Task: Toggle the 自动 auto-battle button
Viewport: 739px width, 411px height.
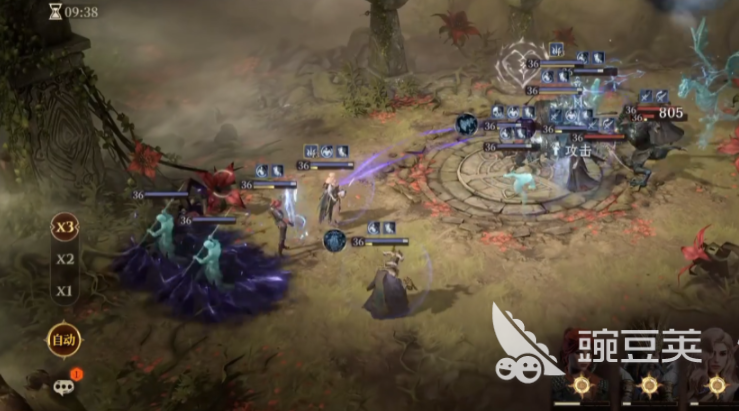Action: (63, 340)
